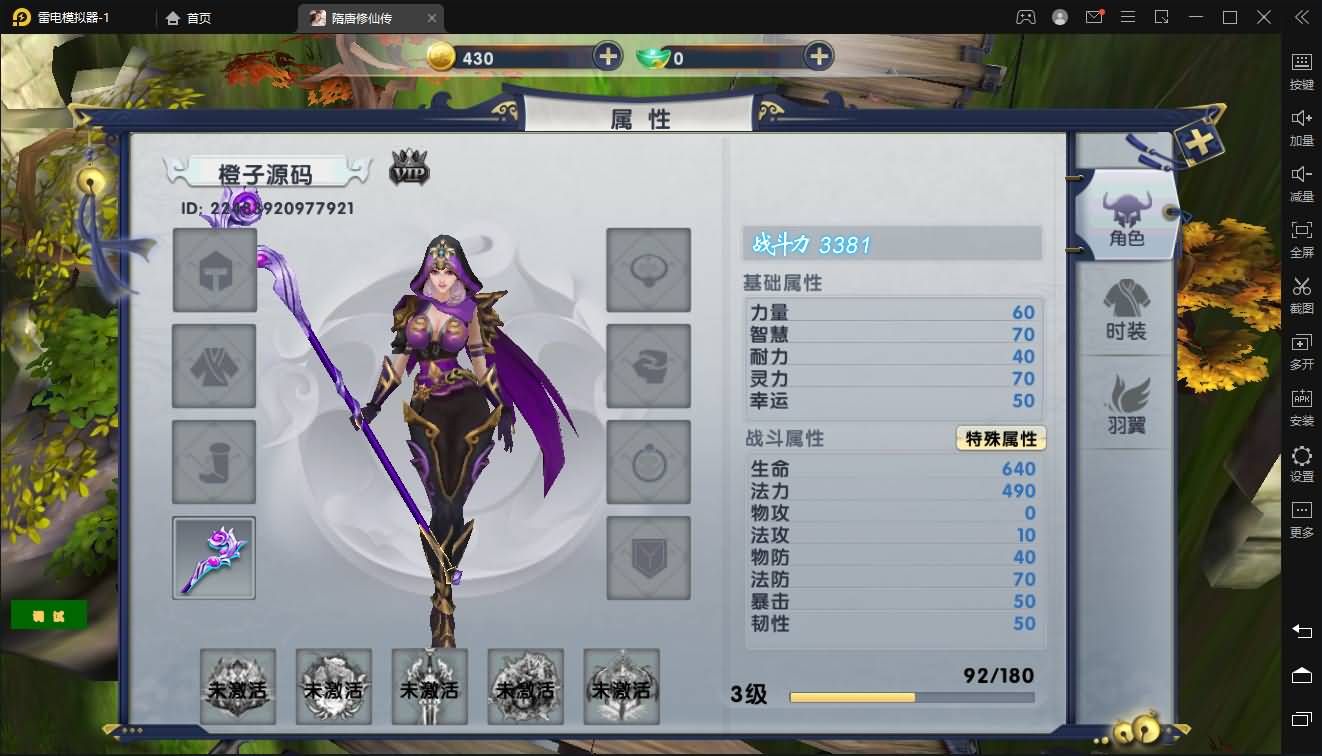The image size is (1322, 756).
Task: Switch to the 时装 fashion tab
Action: (x=1128, y=310)
